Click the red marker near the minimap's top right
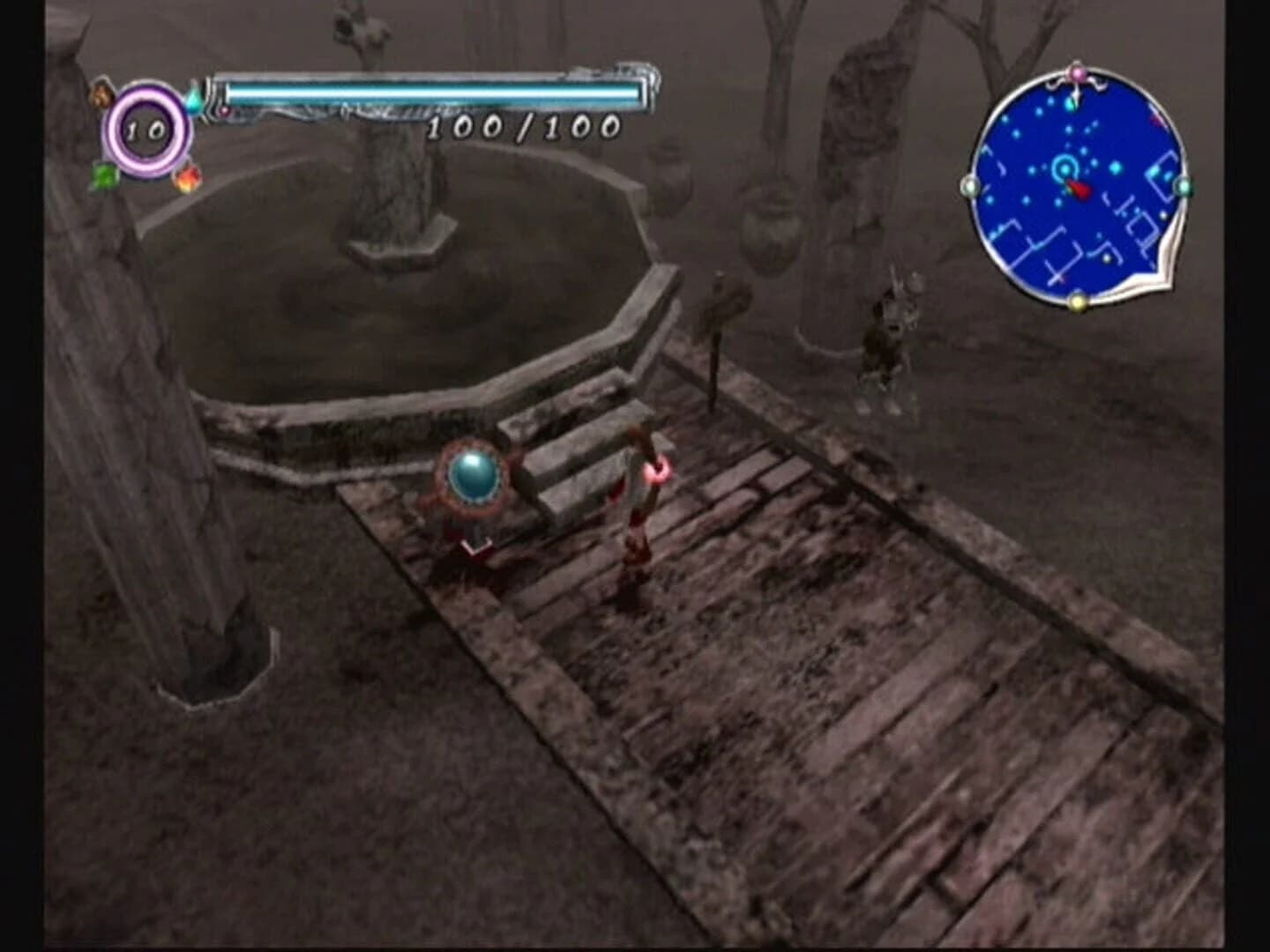1270x952 pixels. 1158,119
